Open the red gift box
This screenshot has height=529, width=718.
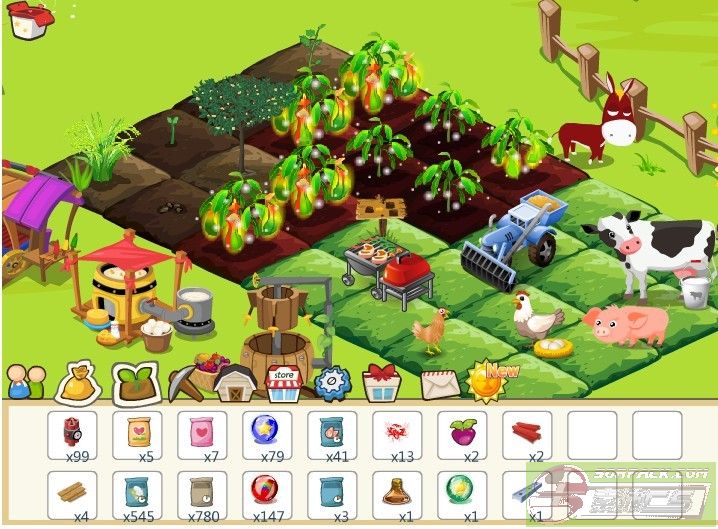(381, 382)
